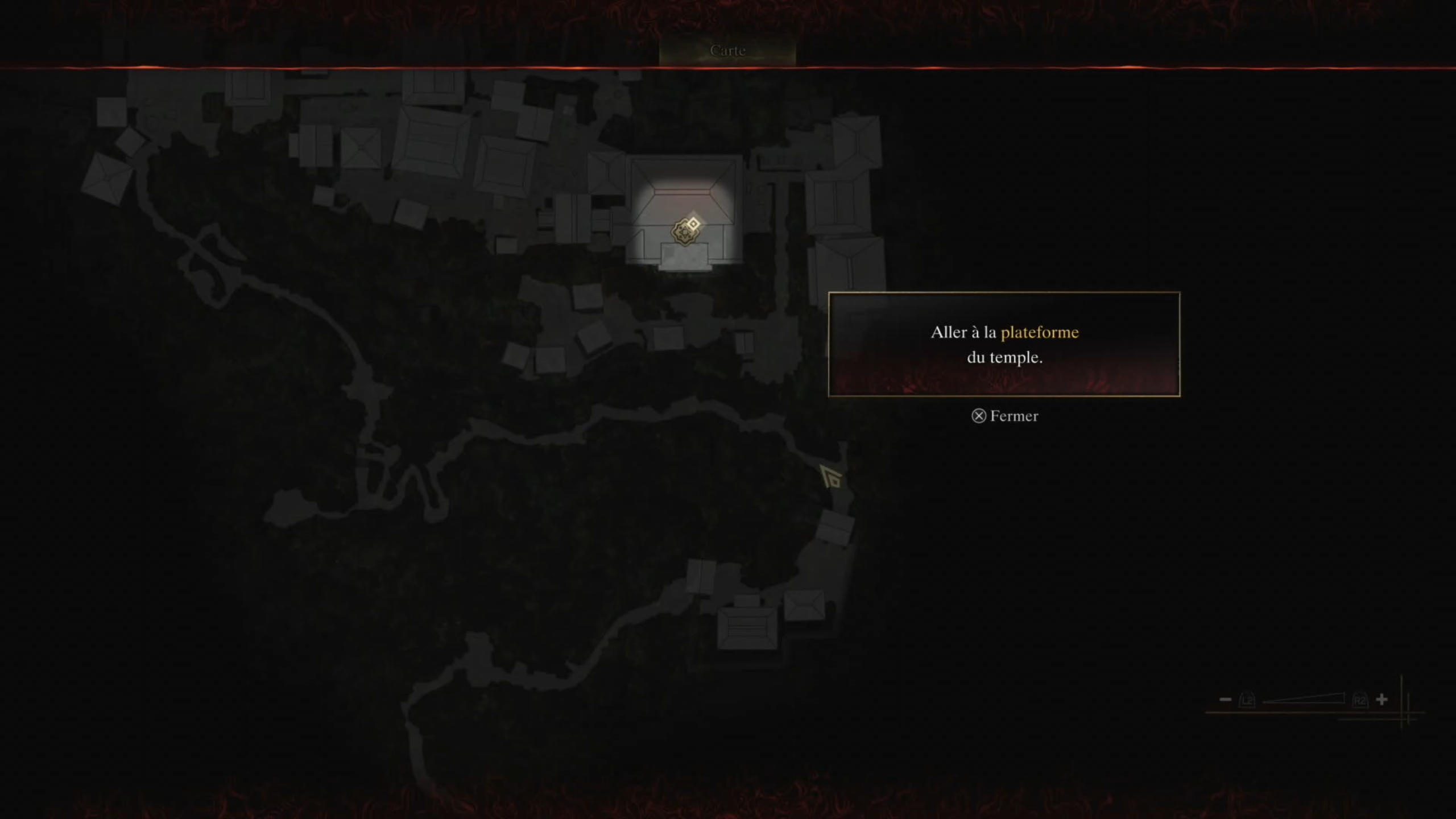Select the gold shrine medallion marker on the map
Screen dimensions: 1456x819
[x=685, y=233]
